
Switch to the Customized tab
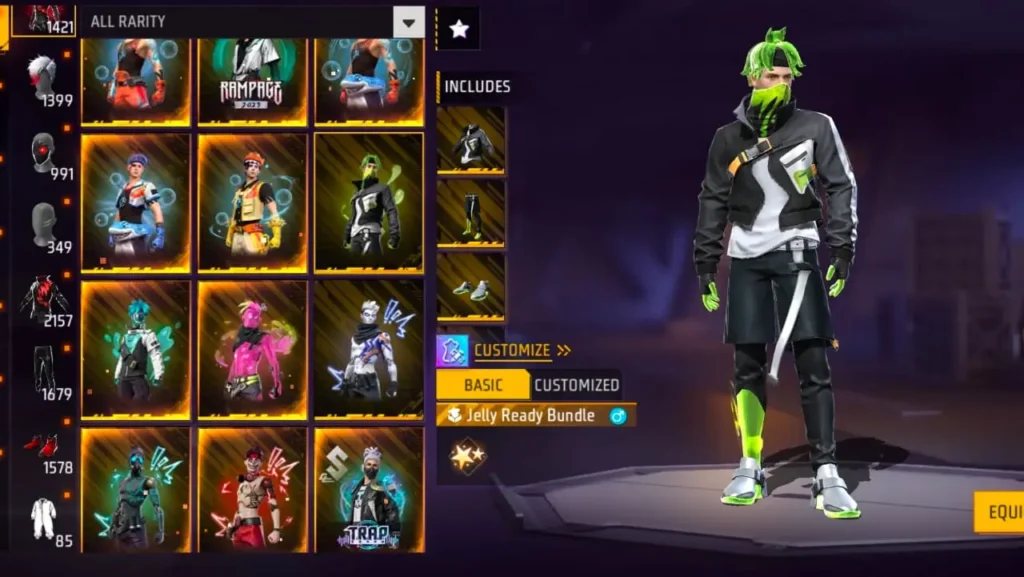576,385
